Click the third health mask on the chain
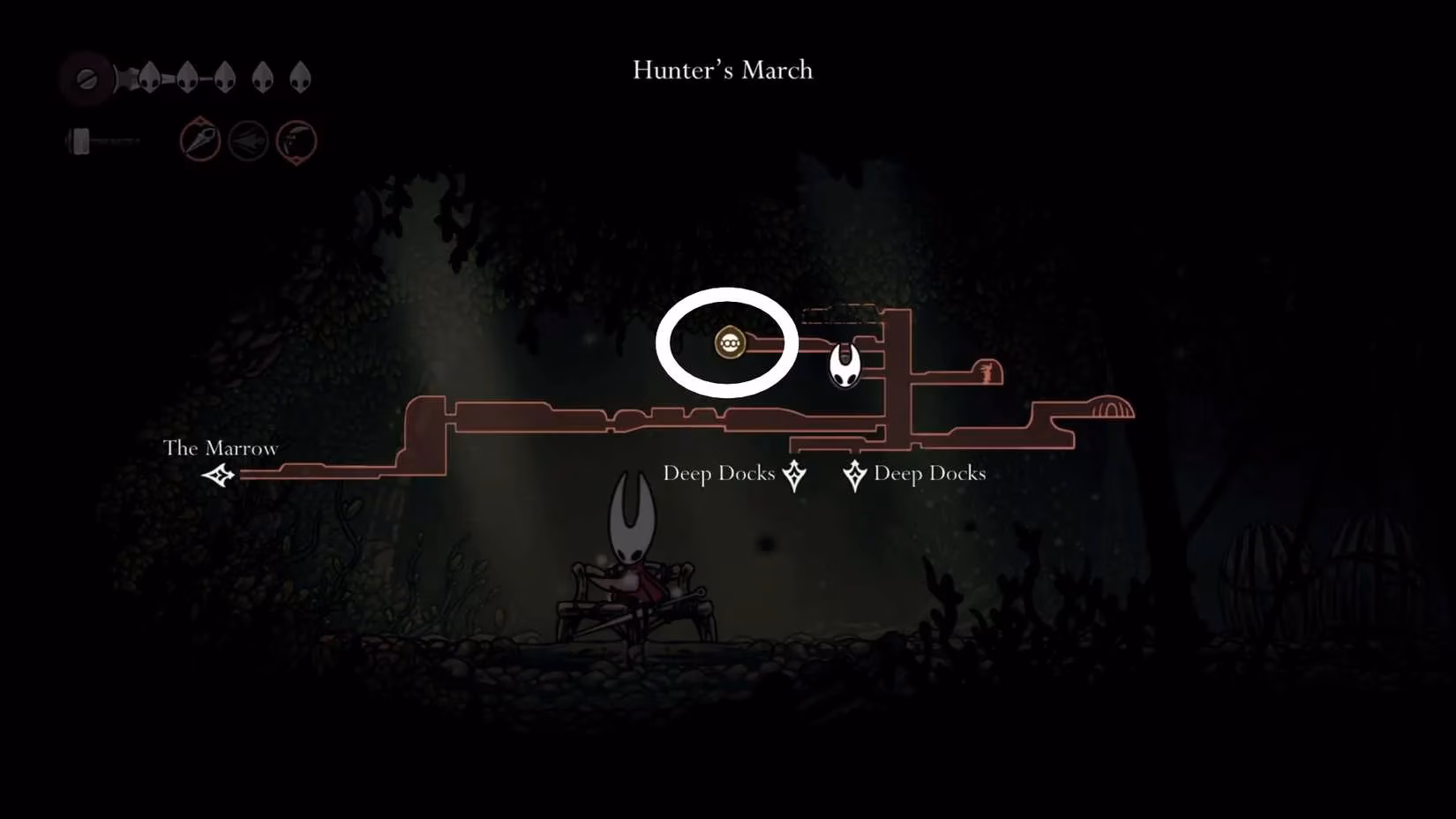 [x=225, y=76]
